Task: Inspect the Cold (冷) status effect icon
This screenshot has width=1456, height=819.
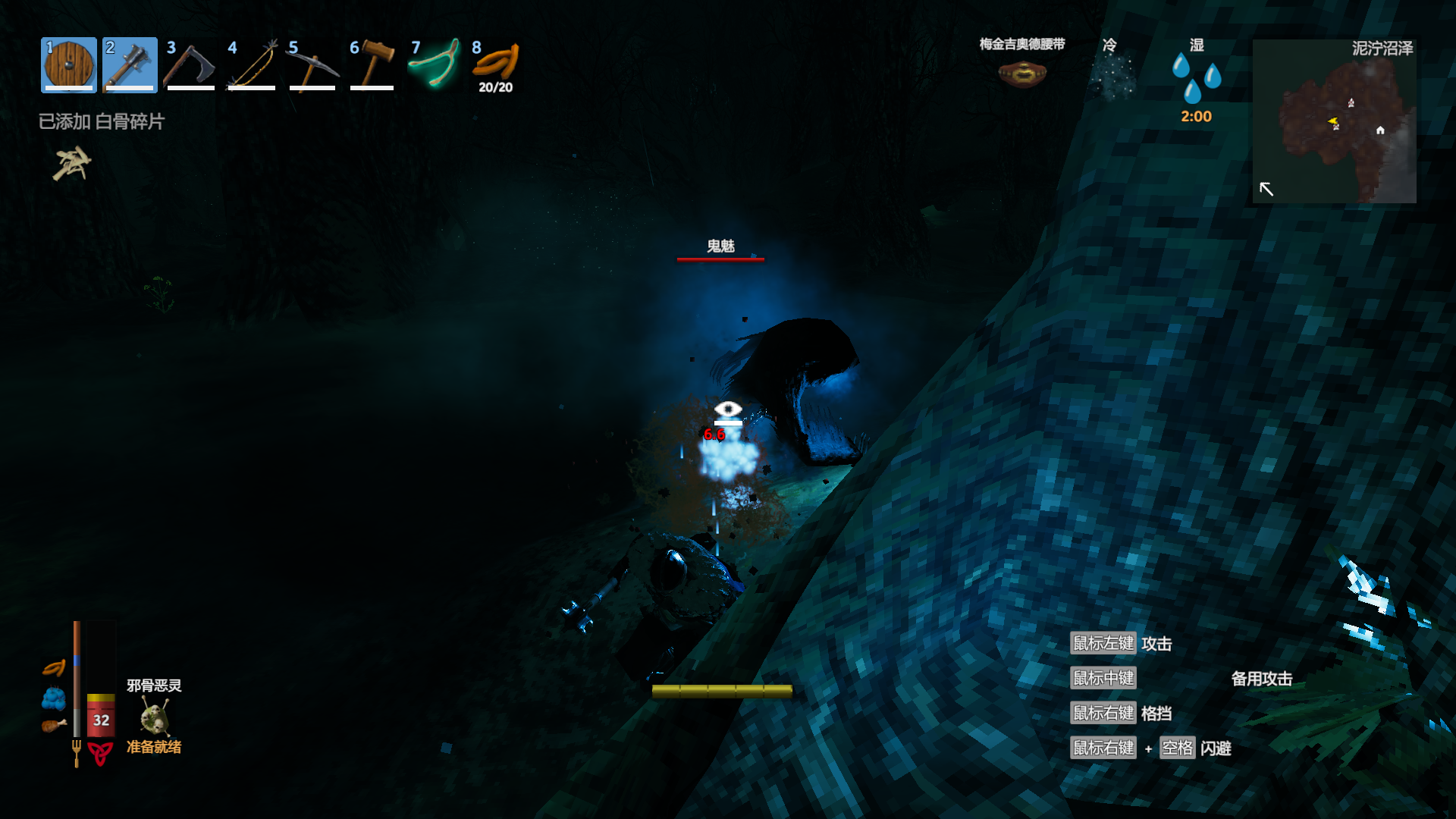Action: click(x=1111, y=76)
